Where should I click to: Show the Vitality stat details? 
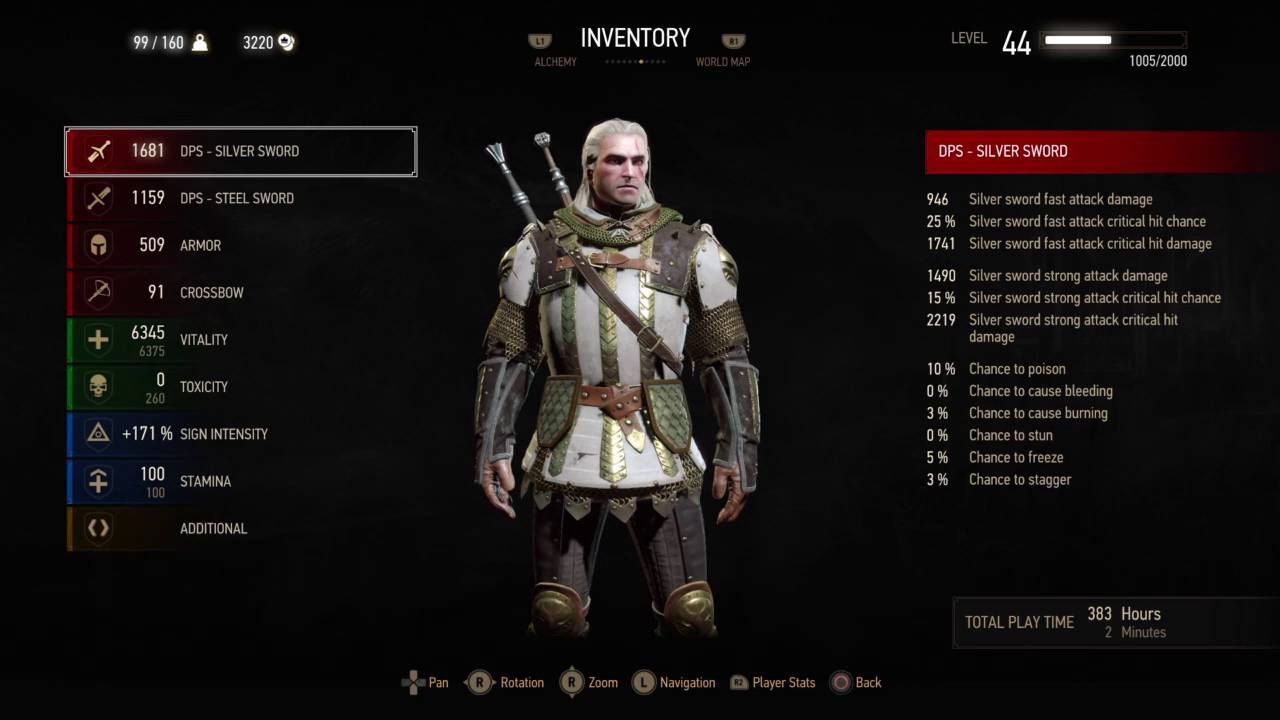click(x=240, y=340)
